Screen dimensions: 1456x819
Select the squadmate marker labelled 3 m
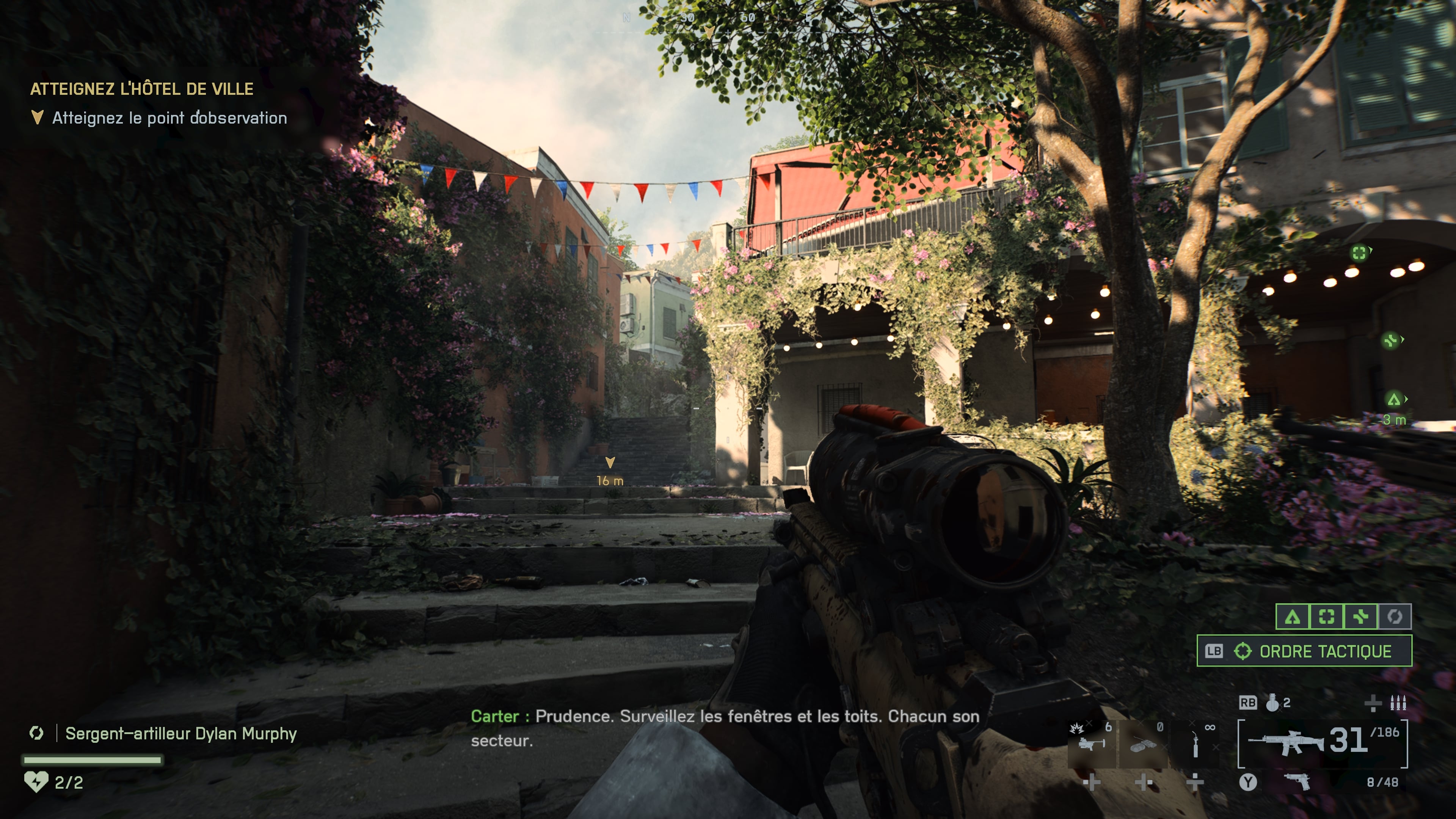click(x=1394, y=400)
